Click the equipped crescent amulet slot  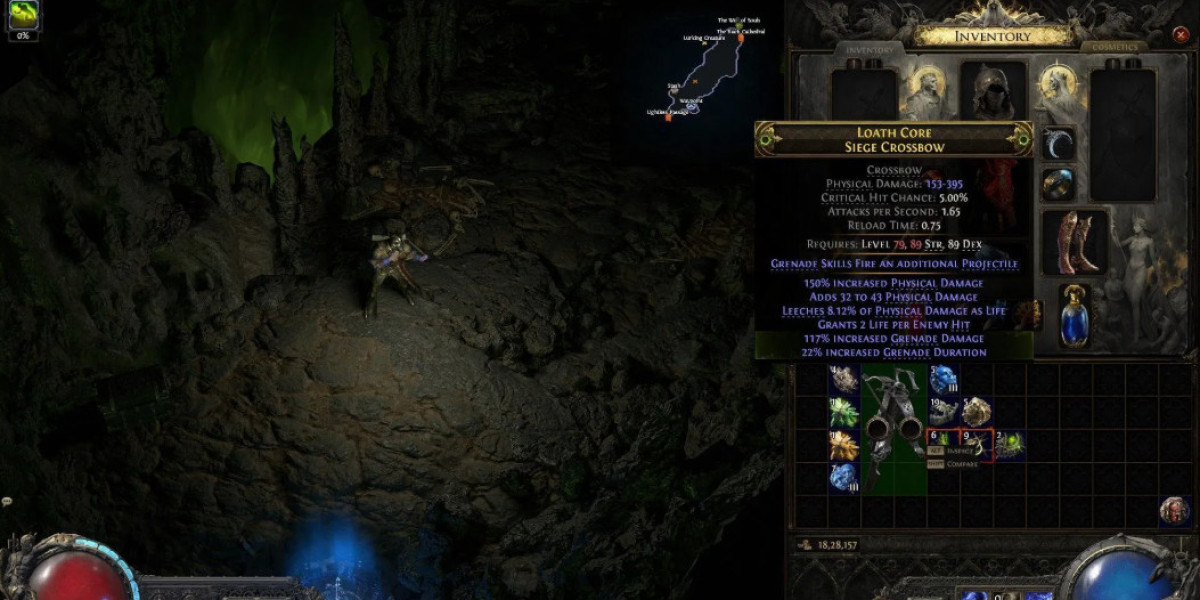(1059, 145)
